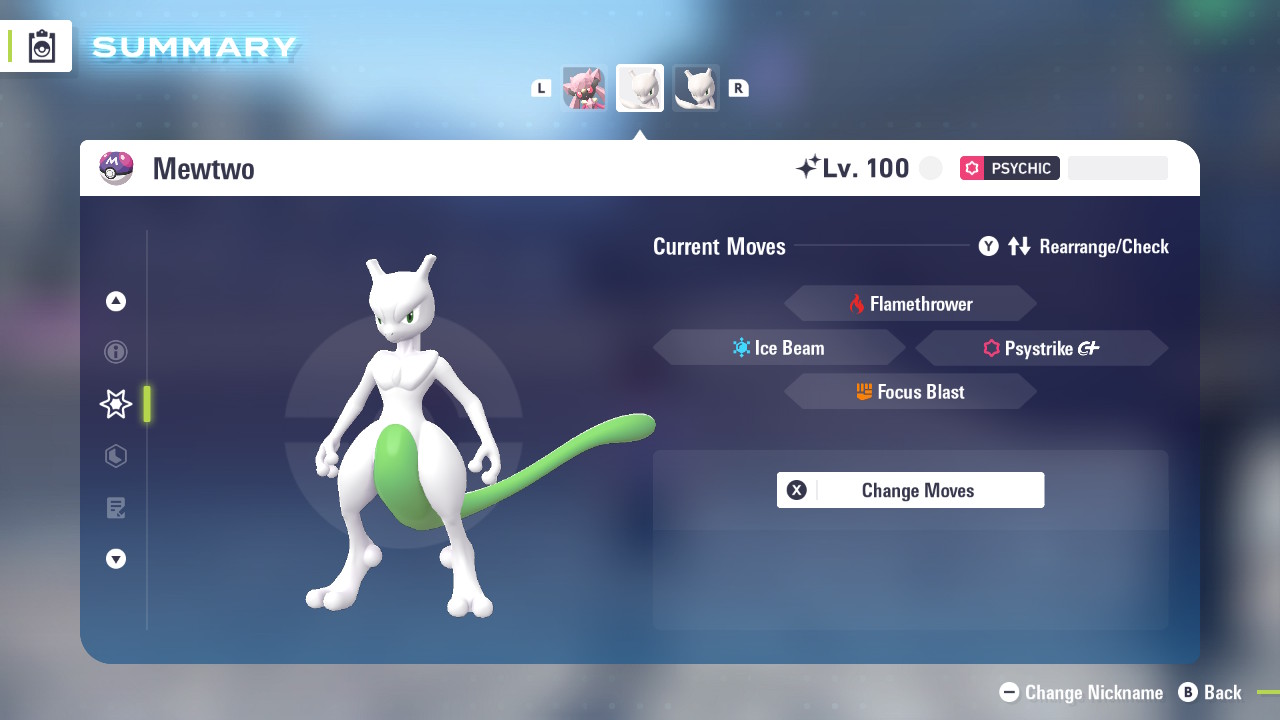Pick the Focus Blast move

(x=910, y=392)
